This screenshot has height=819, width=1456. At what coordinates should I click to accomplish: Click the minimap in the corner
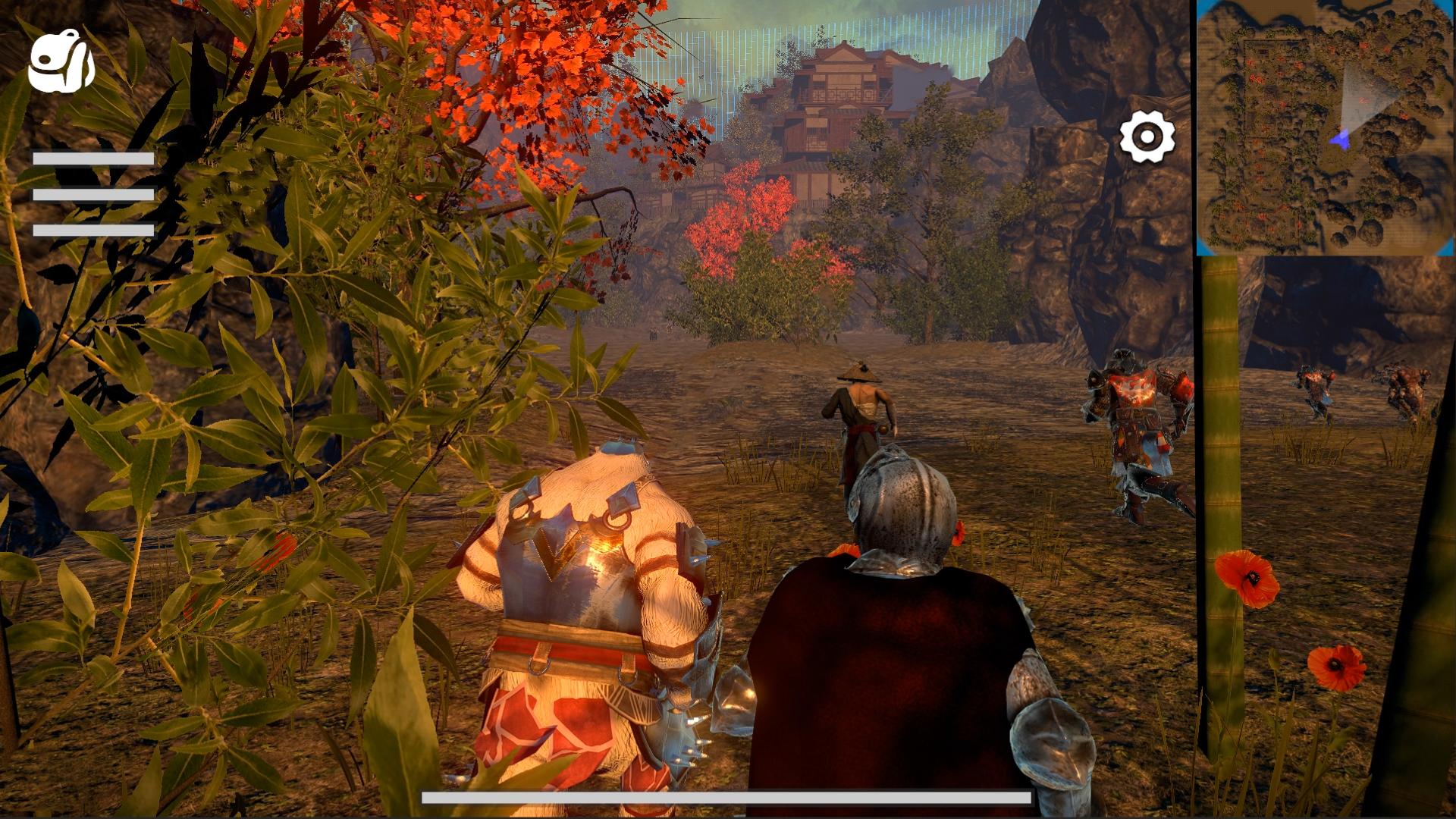tap(1325, 127)
